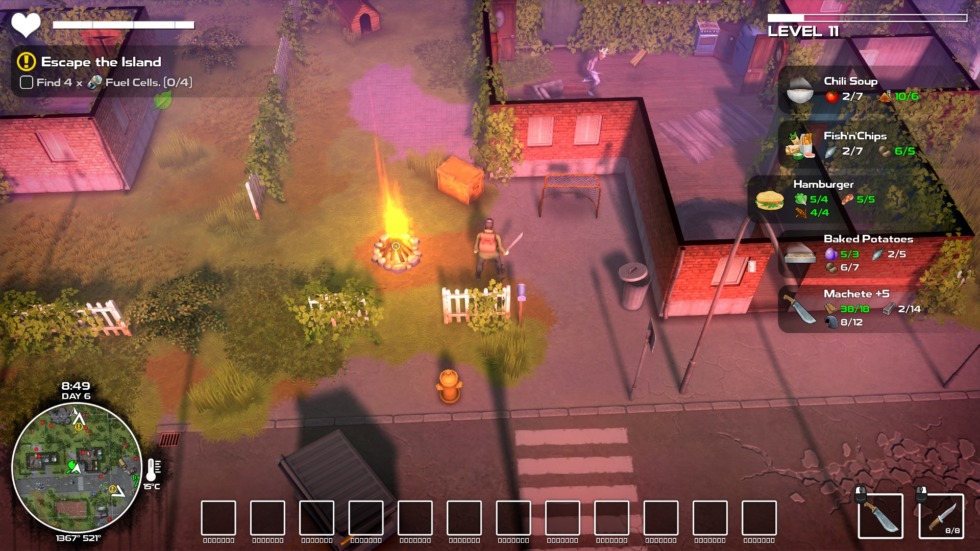This screenshot has width=980, height=551.
Task: Select the equipped machete weapon slot
Action: [880, 516]
